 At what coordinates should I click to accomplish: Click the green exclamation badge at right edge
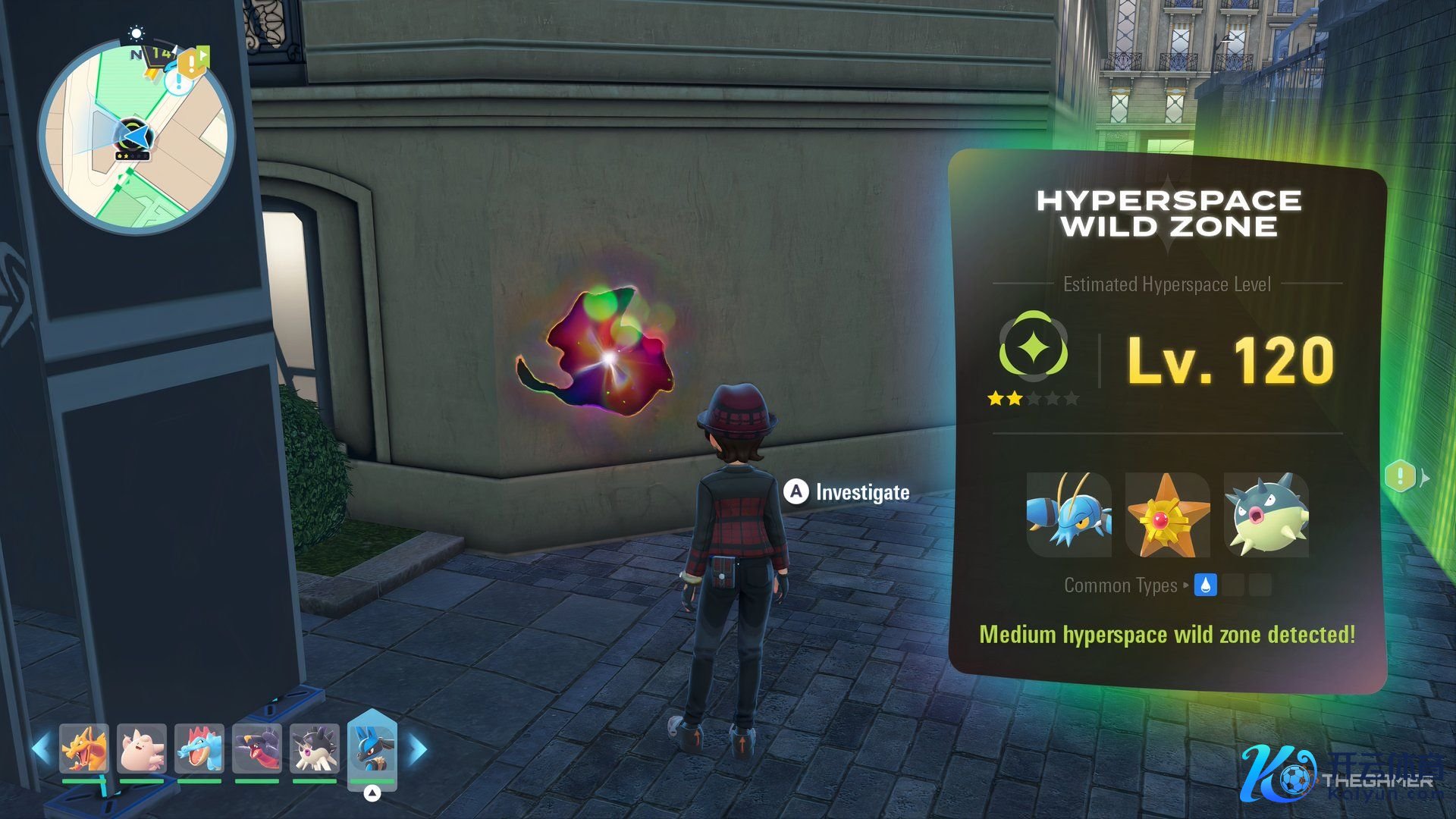click(1400, 476)
